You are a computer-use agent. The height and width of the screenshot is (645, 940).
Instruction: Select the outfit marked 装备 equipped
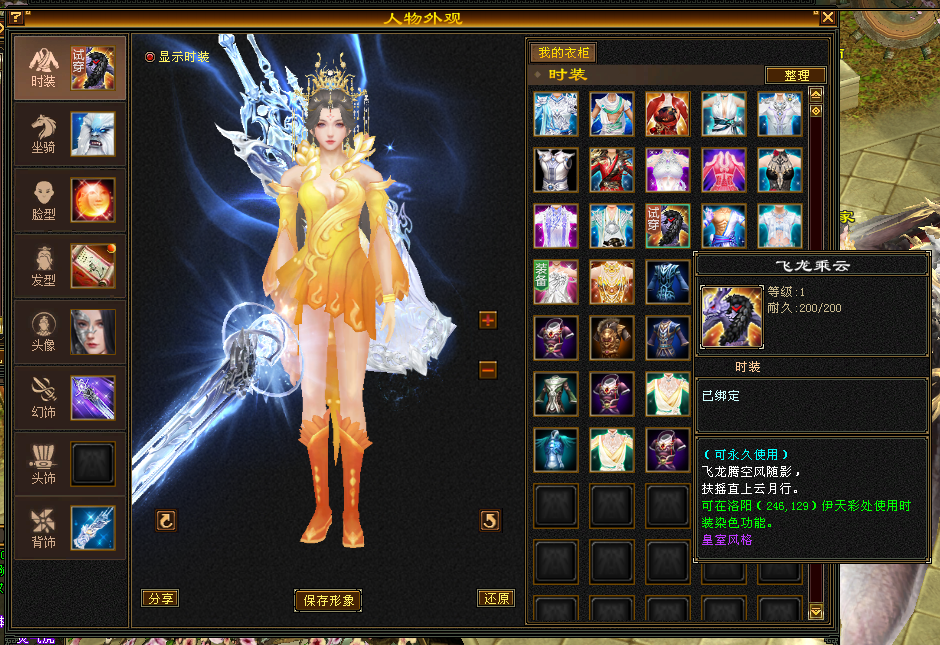click(x=555, y=281)
